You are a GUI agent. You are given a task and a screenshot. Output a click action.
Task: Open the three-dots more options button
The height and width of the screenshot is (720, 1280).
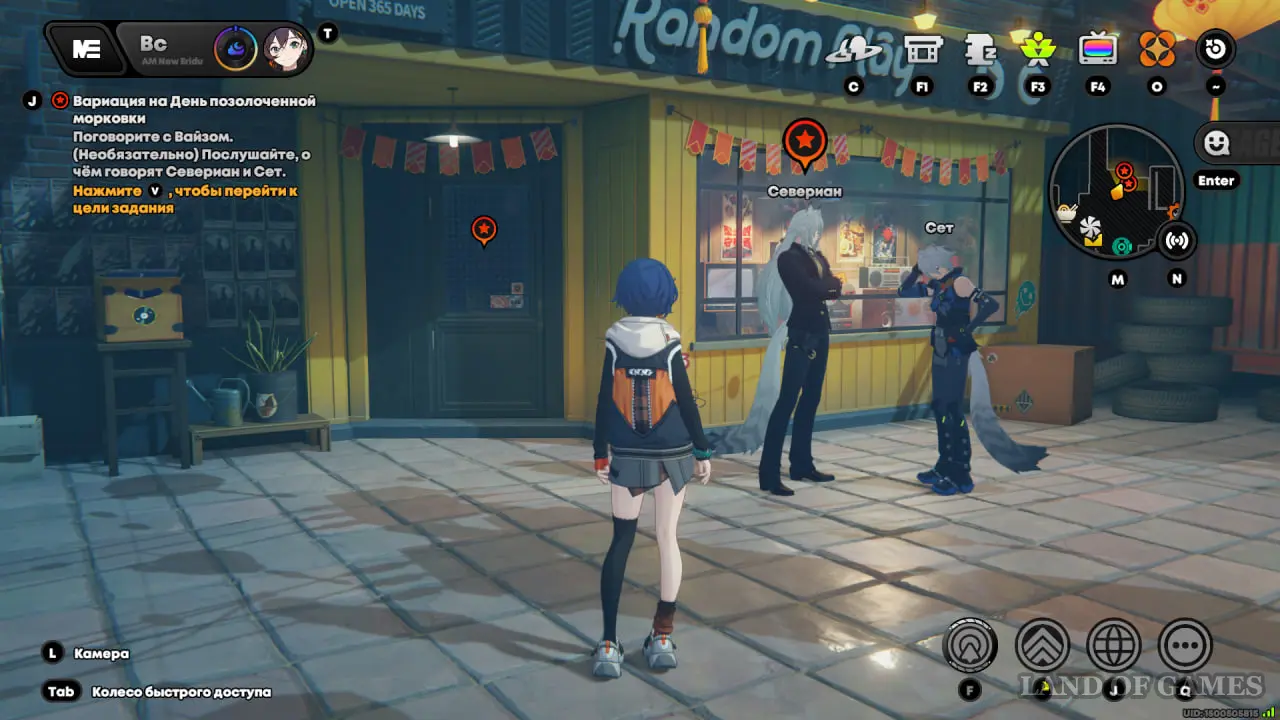(x=1185, y=645)
